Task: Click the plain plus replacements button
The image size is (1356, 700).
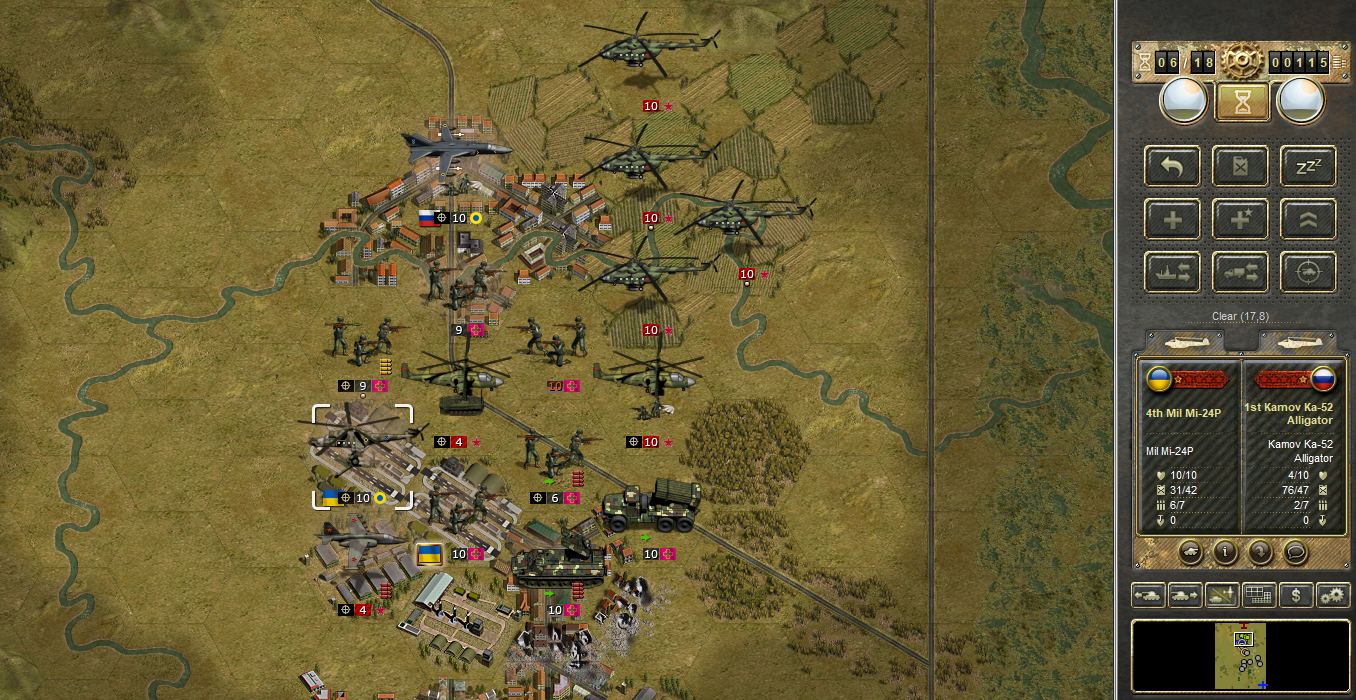Action: (x=1173, y=219)
